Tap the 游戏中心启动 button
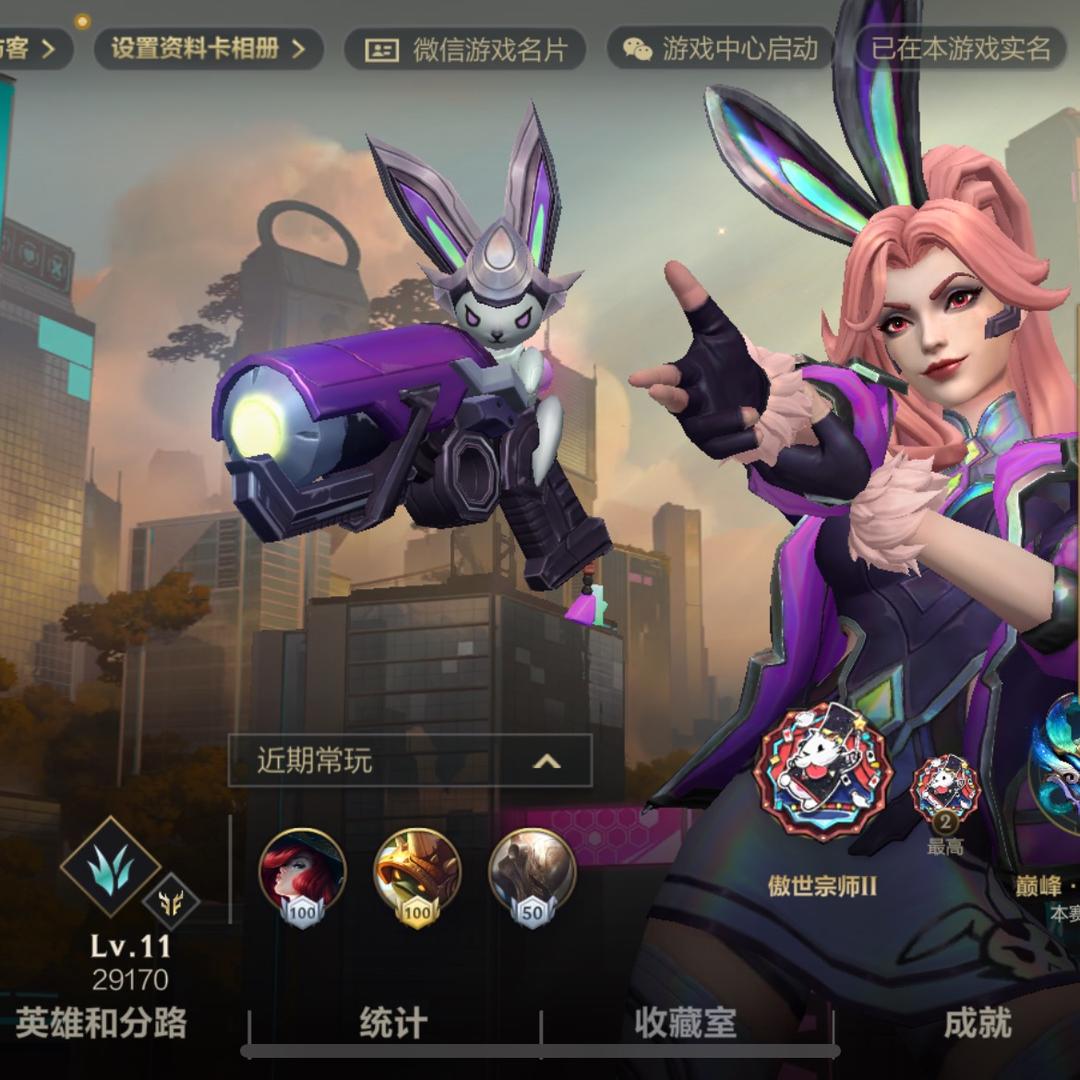 [720, 49]
